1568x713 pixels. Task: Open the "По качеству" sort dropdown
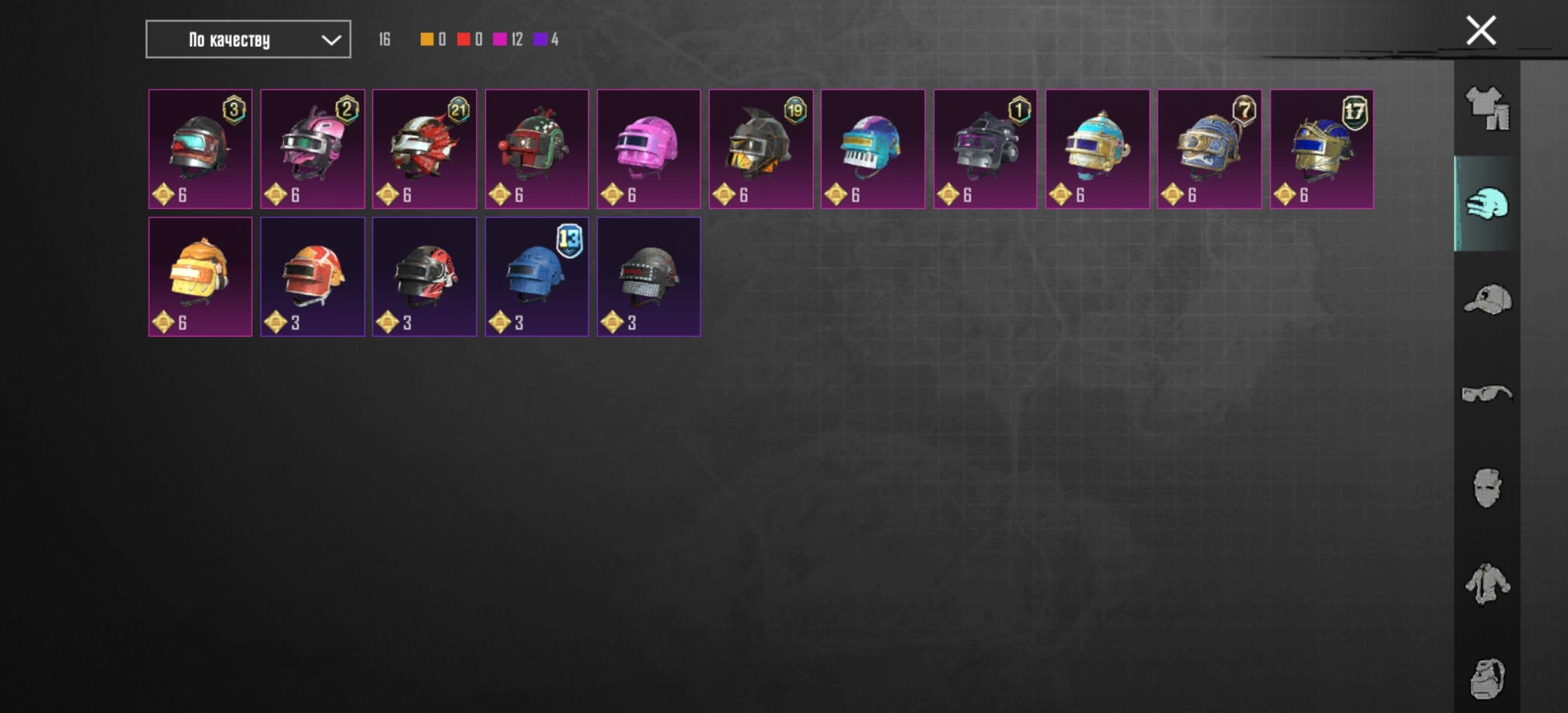(x=248, y=40)
